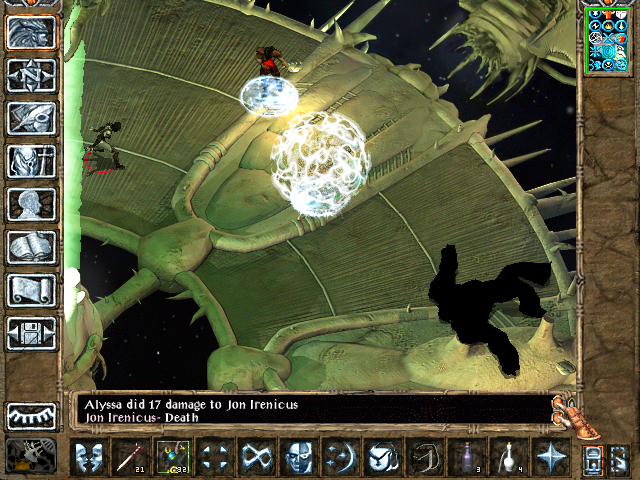Open the area map with the compass button
The width and height of the screenshot is (640, 480).
pos(31,76)
